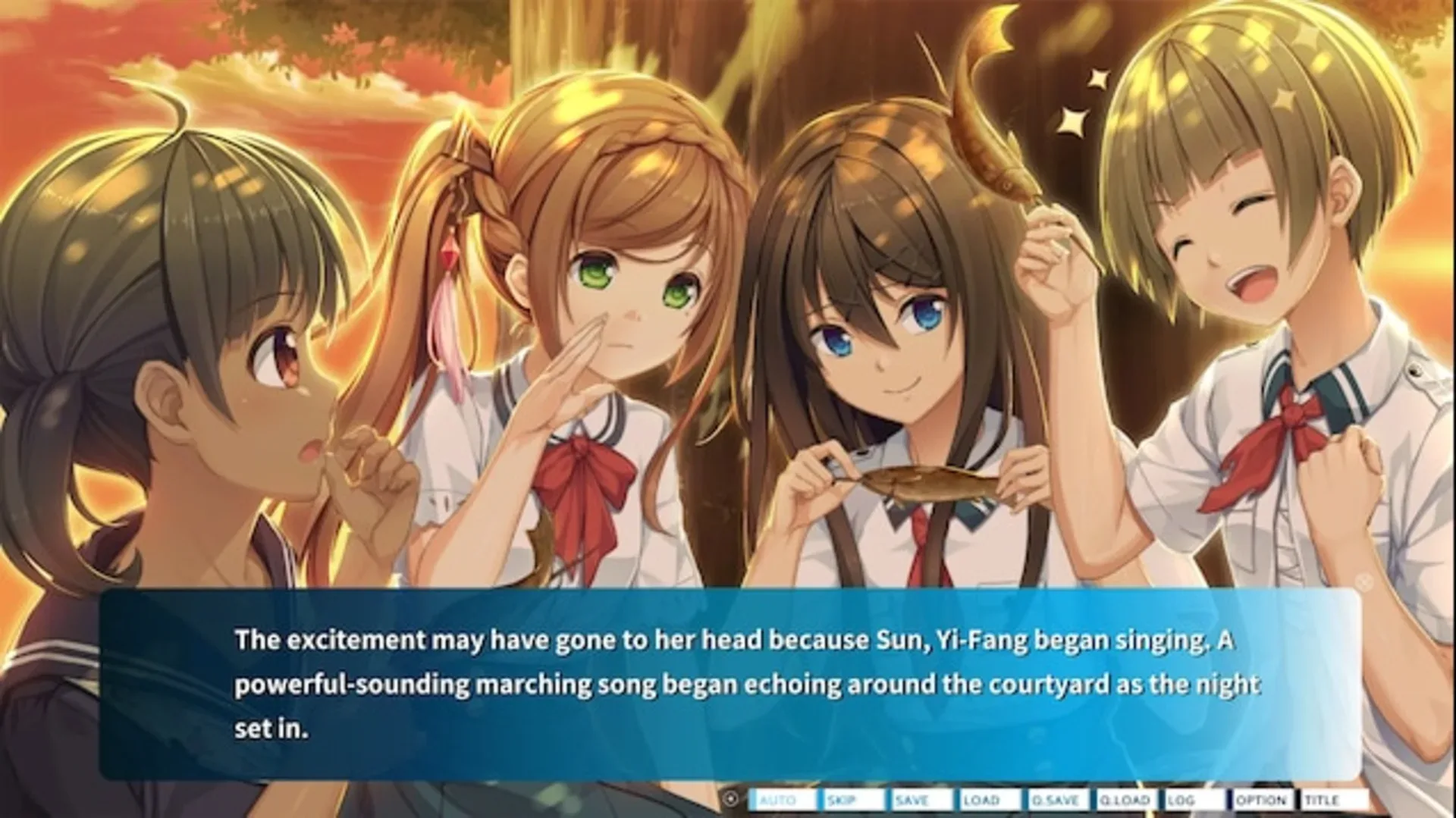Hide the message window using the corner icon

point(1365,581)
